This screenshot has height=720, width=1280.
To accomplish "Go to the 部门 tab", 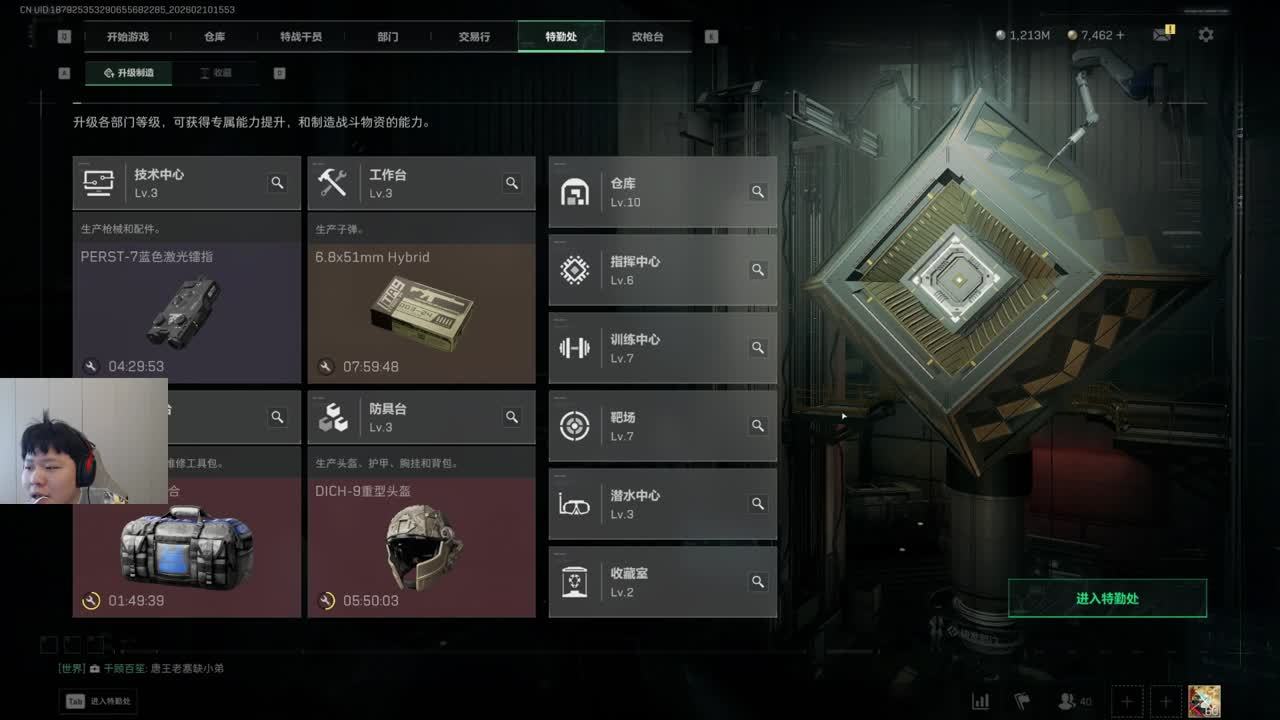I will coord(388,37).
